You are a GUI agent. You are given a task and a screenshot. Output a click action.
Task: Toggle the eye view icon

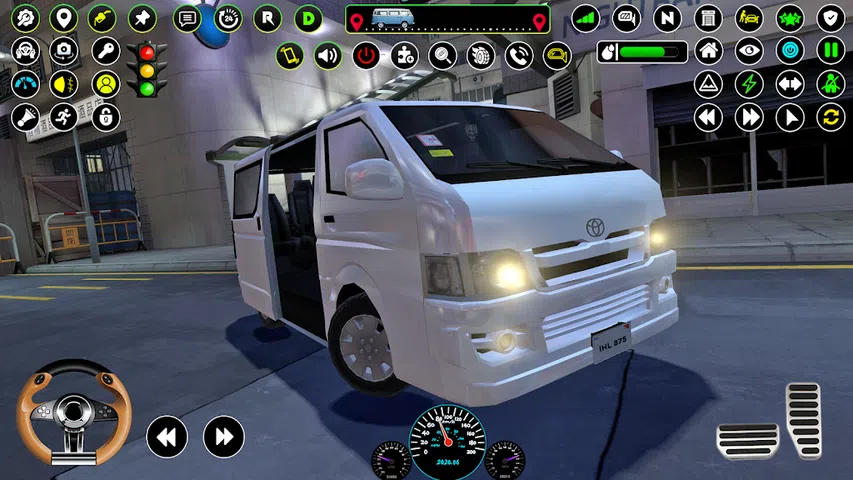point(749,50)
